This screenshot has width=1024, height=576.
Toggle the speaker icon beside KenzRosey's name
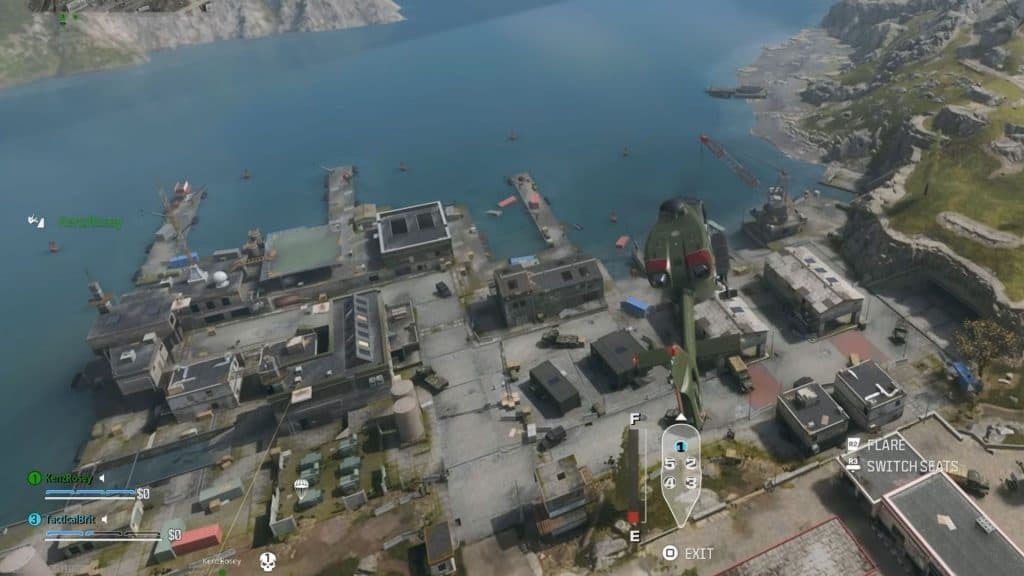point(101,478)
